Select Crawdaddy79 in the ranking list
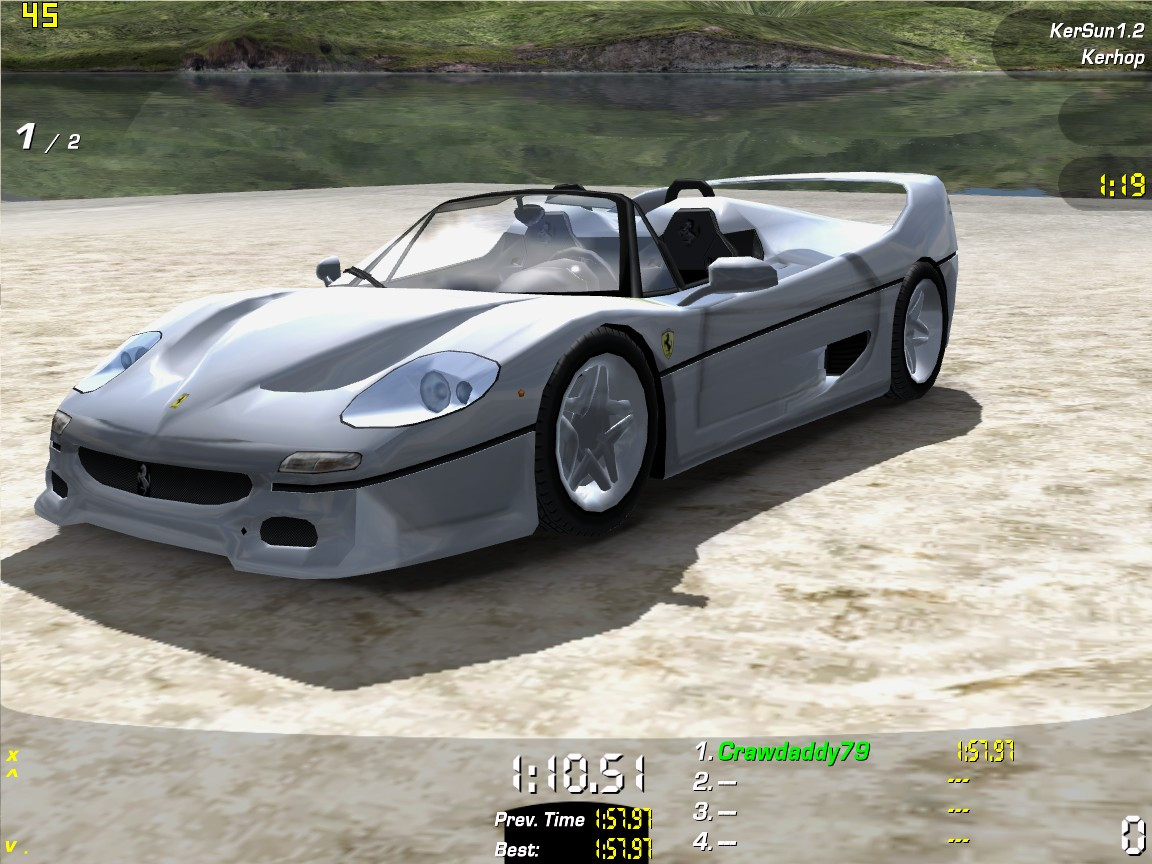 coord(793,752)
